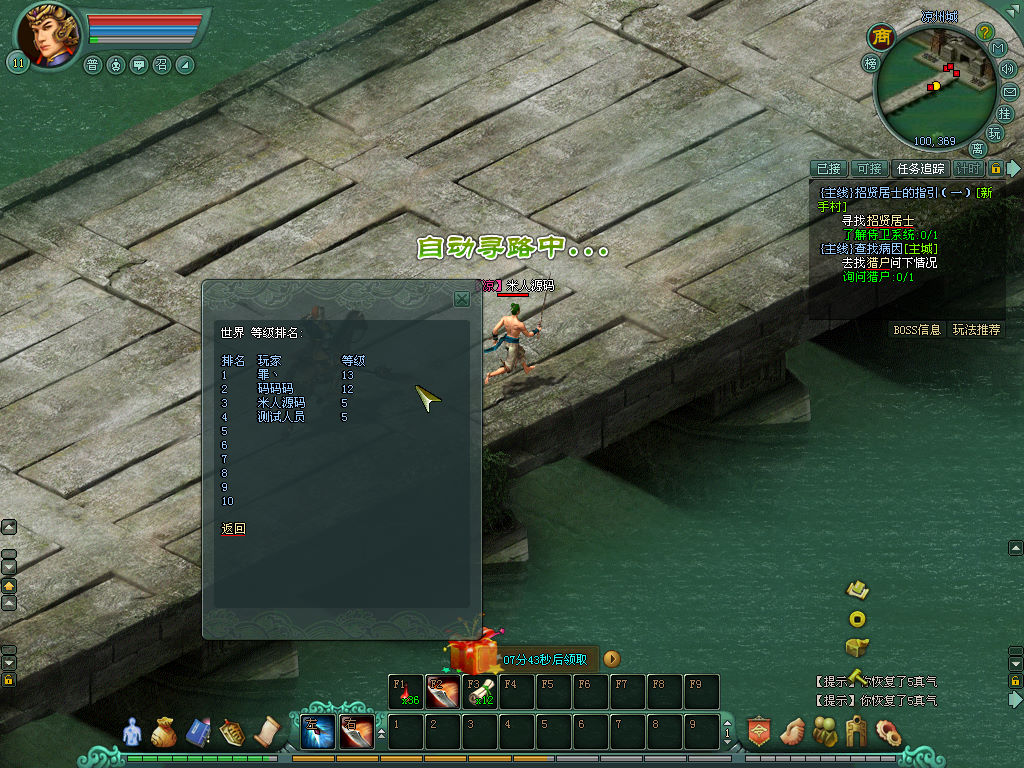The width and height of the screenshot is (1024, 768).
Task: Click 返回 in the ranking panel
Action: pos(233,528)
